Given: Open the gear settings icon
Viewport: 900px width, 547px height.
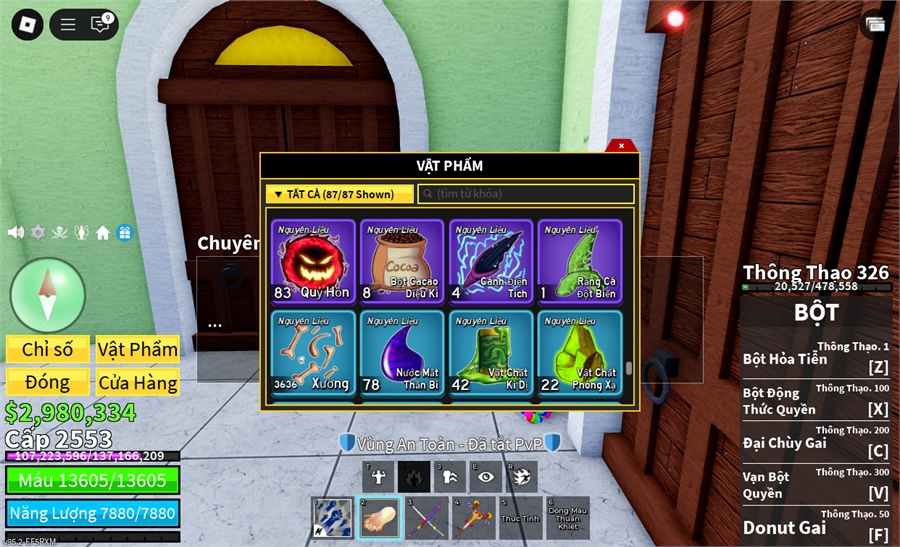Looking at the screenshot, I should pyautogui.click(x=38, y=232).
